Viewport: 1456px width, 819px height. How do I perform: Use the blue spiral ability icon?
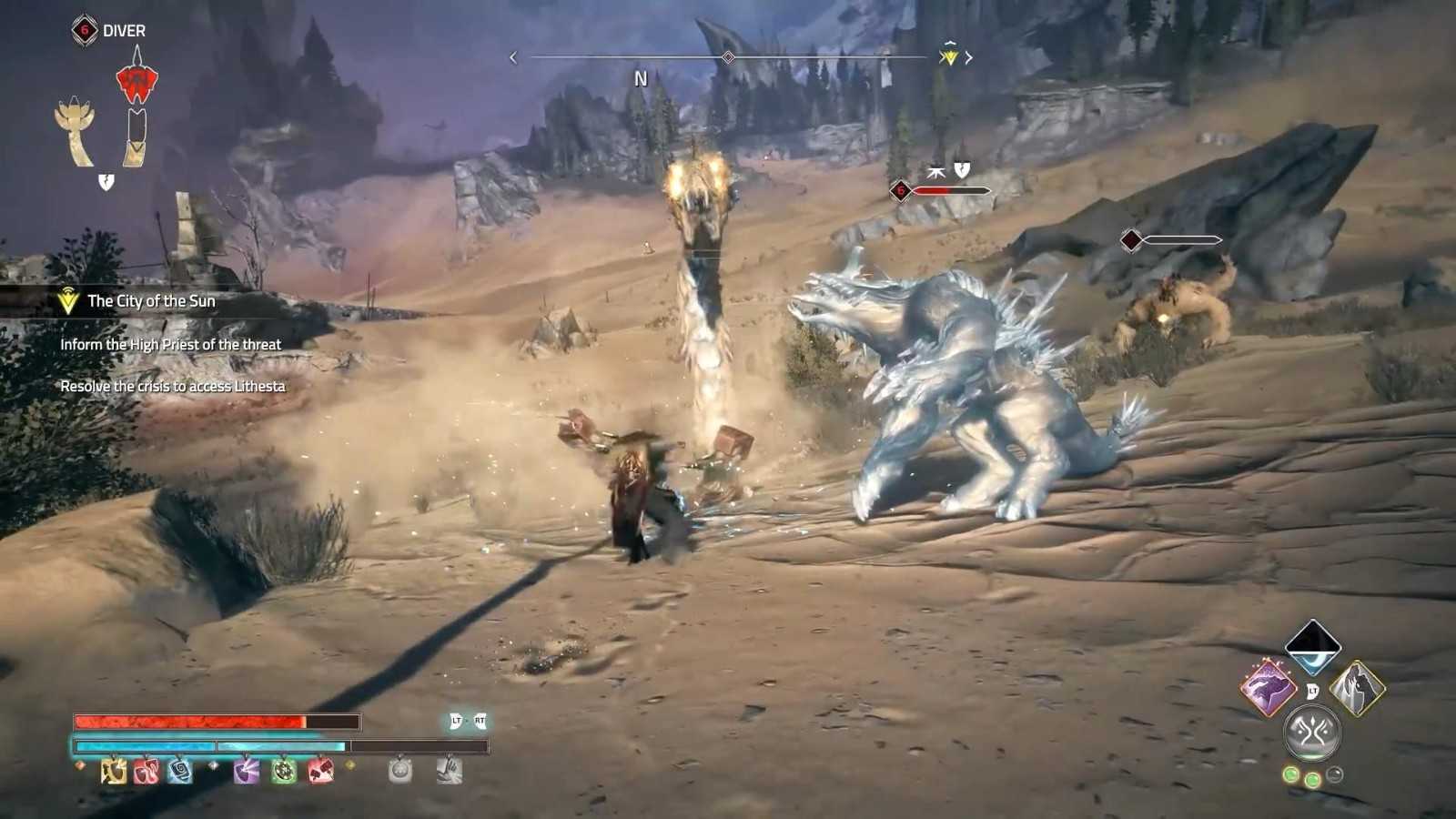[179, 771]
